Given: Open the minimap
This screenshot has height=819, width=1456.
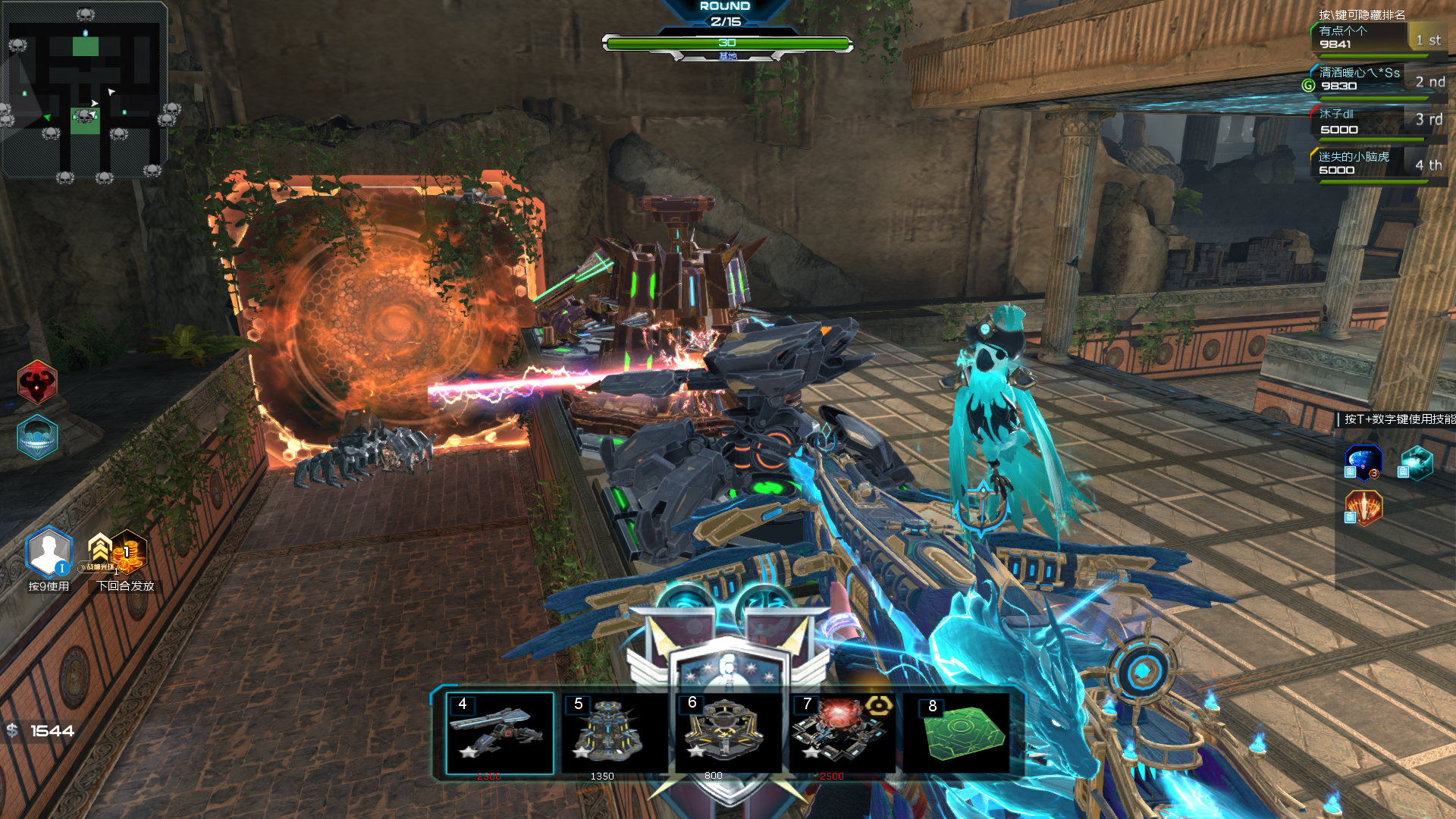Looking at the screenshot, I should 85,91.
